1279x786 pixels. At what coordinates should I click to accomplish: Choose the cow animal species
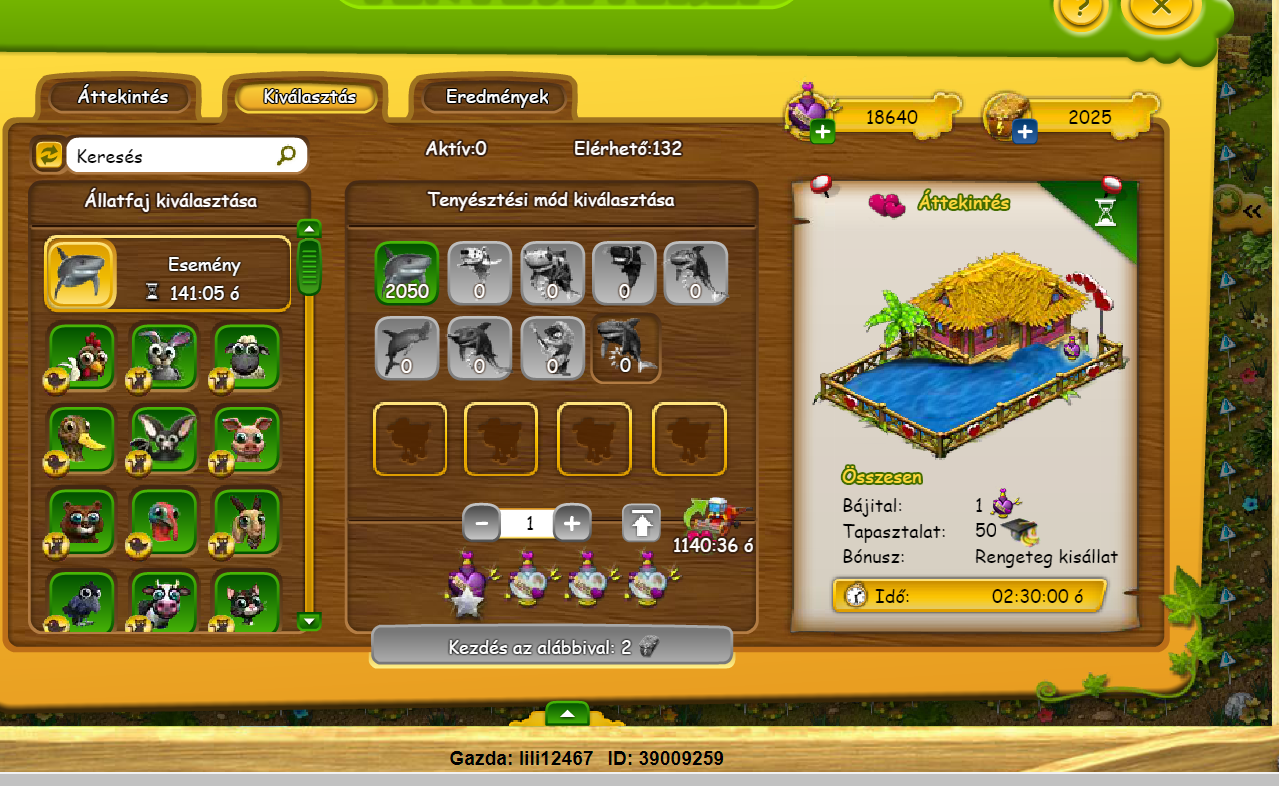[164, 601]
